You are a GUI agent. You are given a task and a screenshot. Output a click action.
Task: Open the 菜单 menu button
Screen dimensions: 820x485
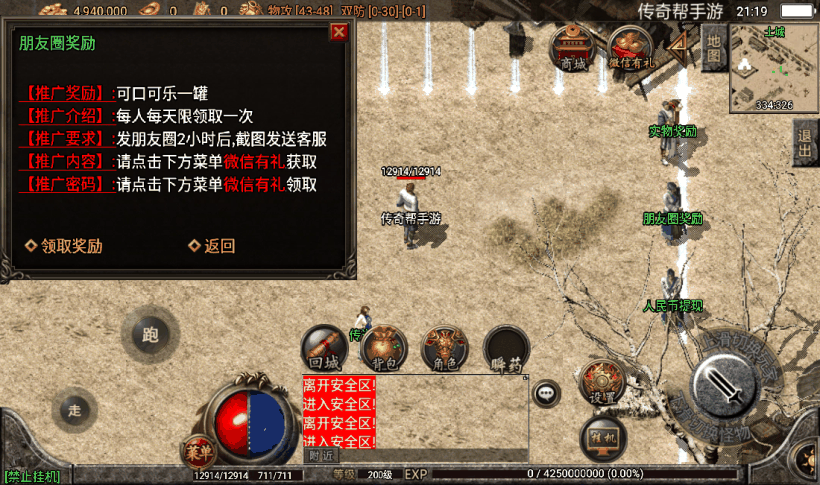coord(199,451)
